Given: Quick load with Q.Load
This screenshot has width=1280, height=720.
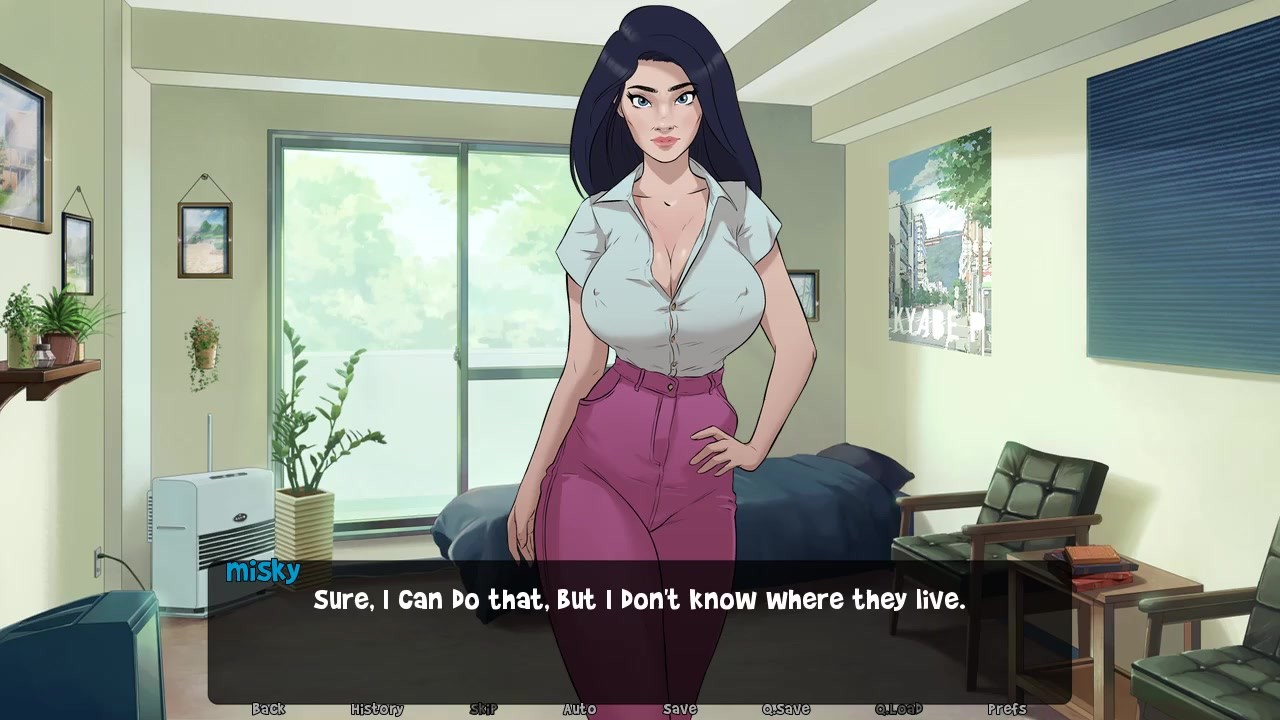Looking at the screenshot, I should 898,709.
